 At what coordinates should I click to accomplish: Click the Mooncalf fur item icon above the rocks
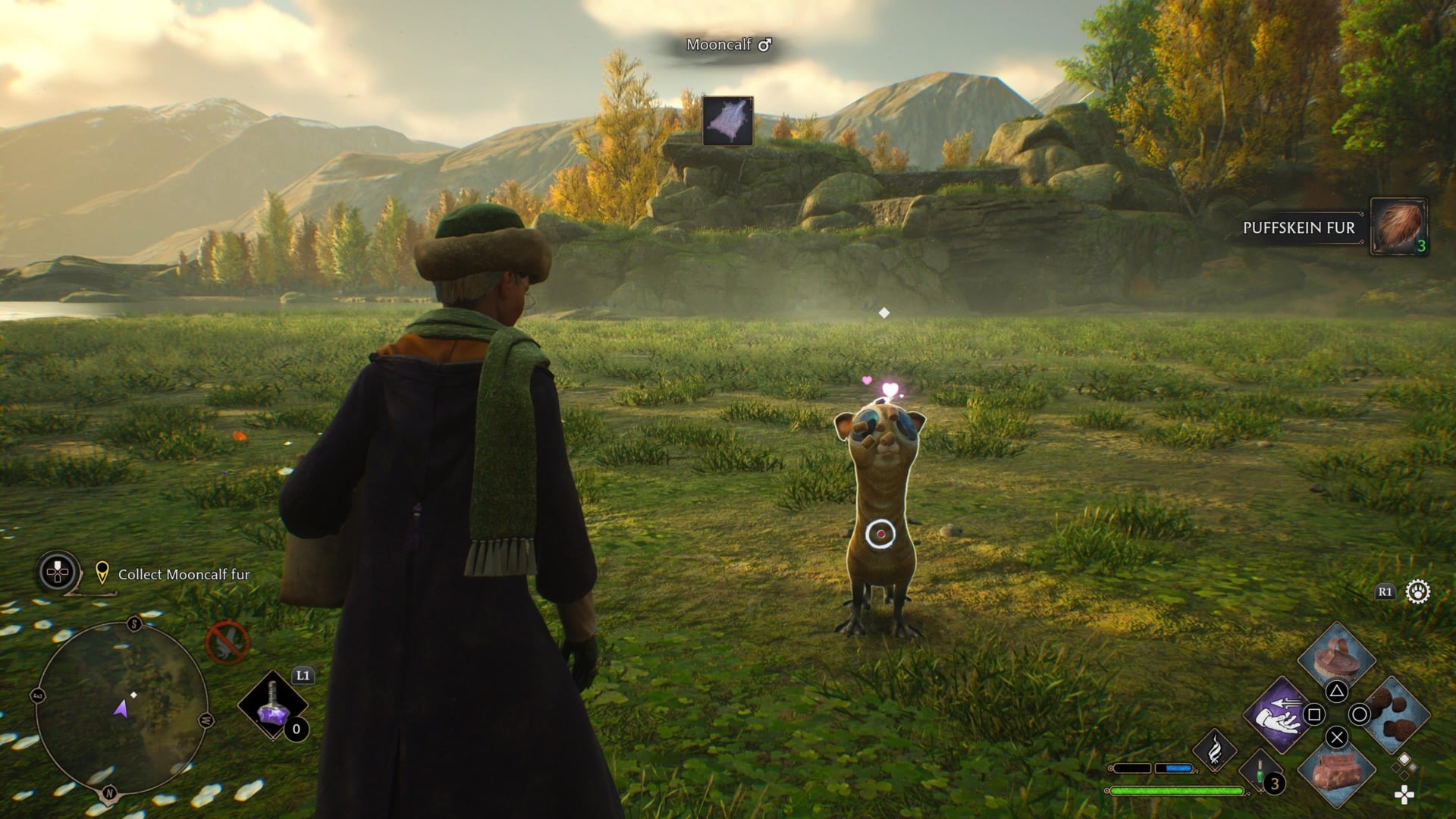[x=727, y=121]
